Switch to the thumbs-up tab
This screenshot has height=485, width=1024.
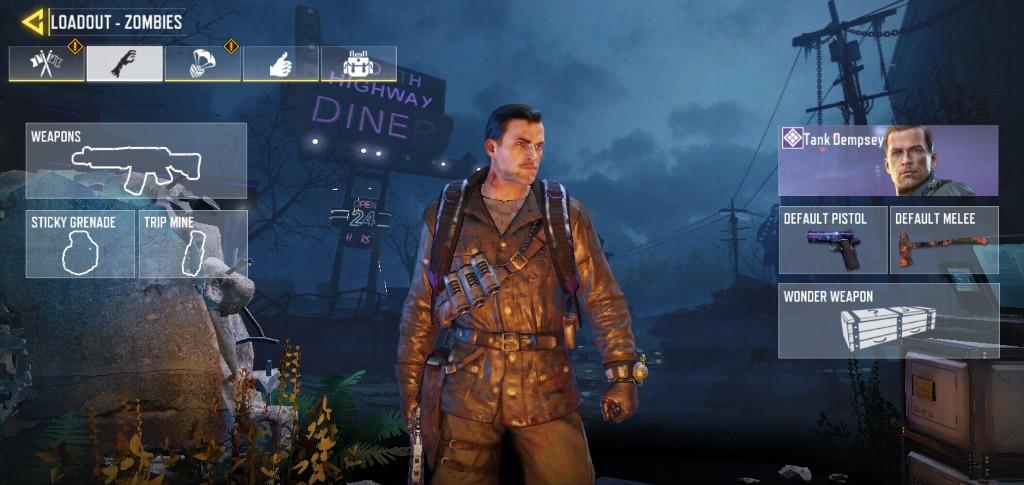(x=280, y=63)
